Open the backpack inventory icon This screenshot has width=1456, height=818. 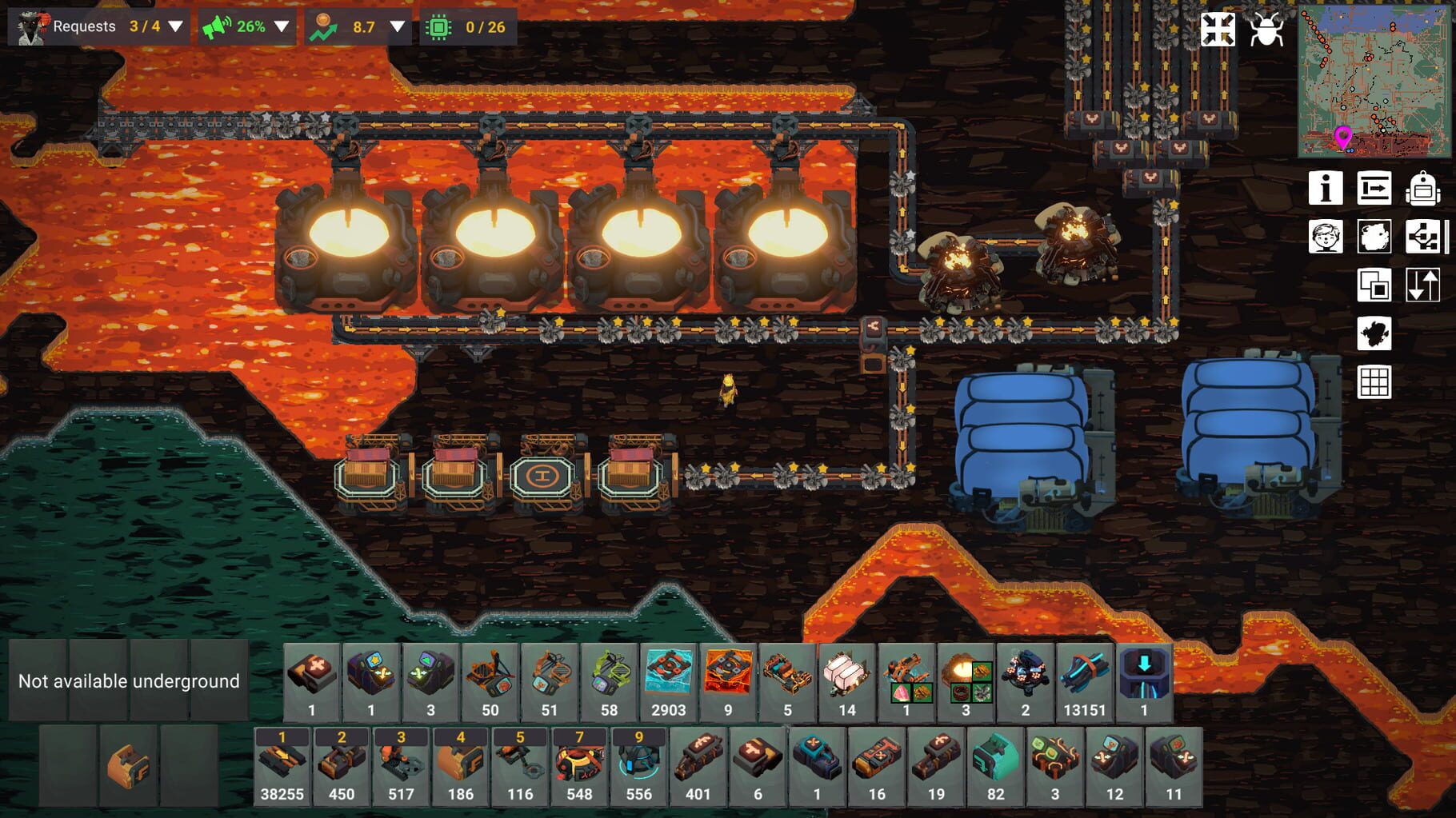1423,190
